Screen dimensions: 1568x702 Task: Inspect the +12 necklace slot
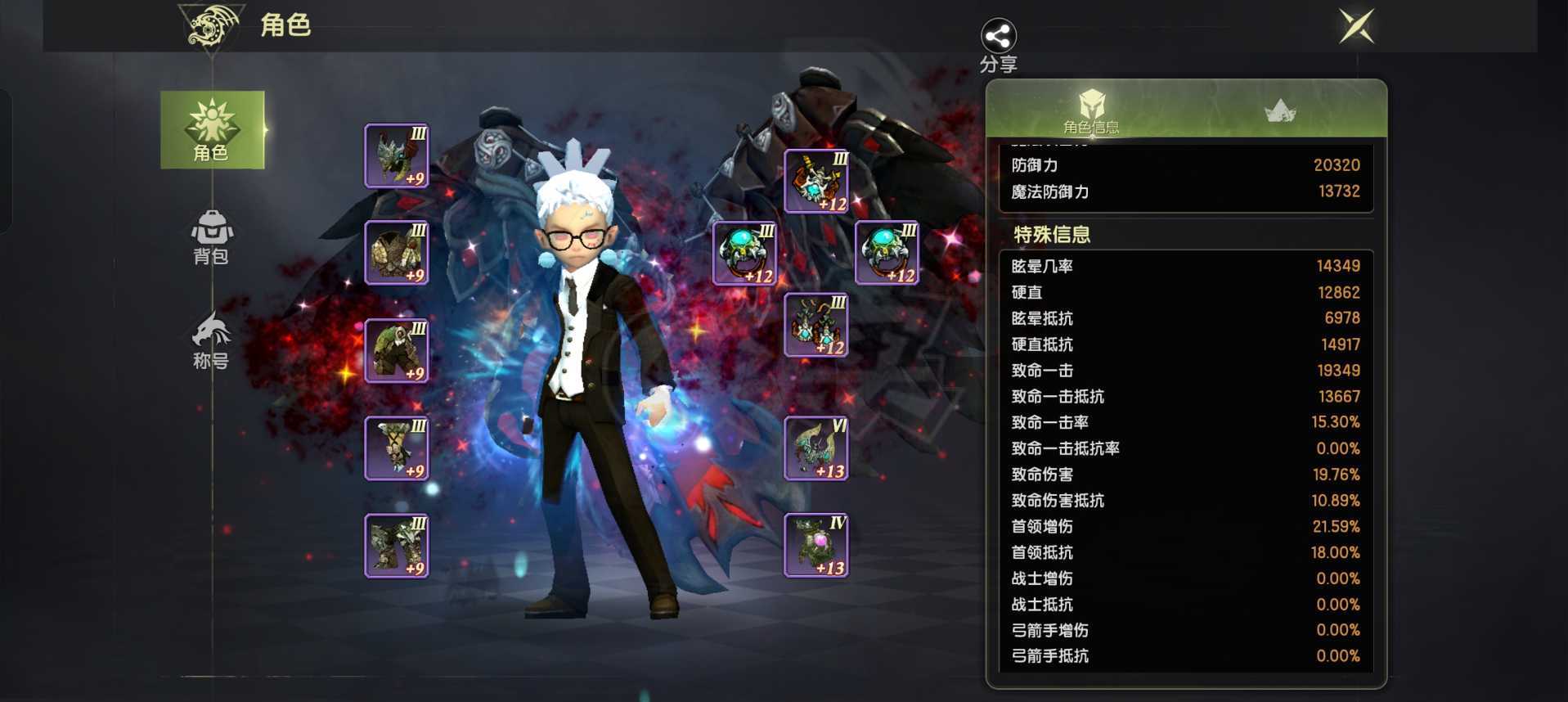[816, 181]
